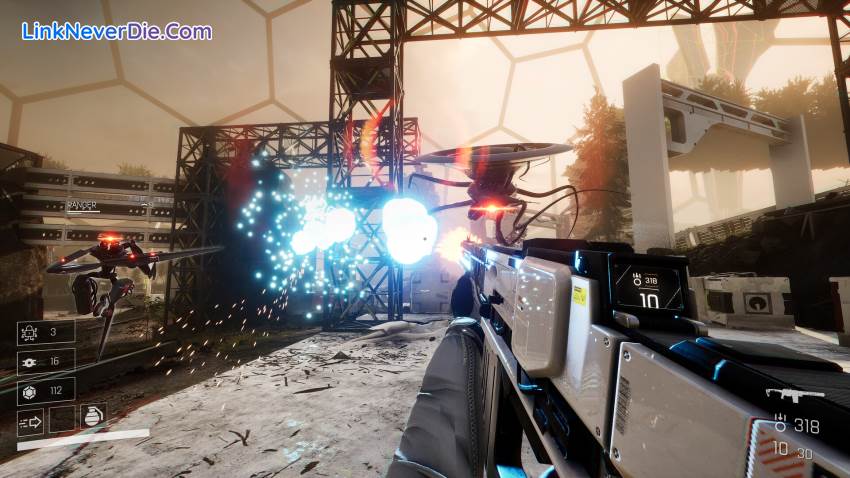The width and height of the screenshot is (850, 478).
Task: Open the LinkNeverDie.Com watermark link
Action: (x=117, y=31)
